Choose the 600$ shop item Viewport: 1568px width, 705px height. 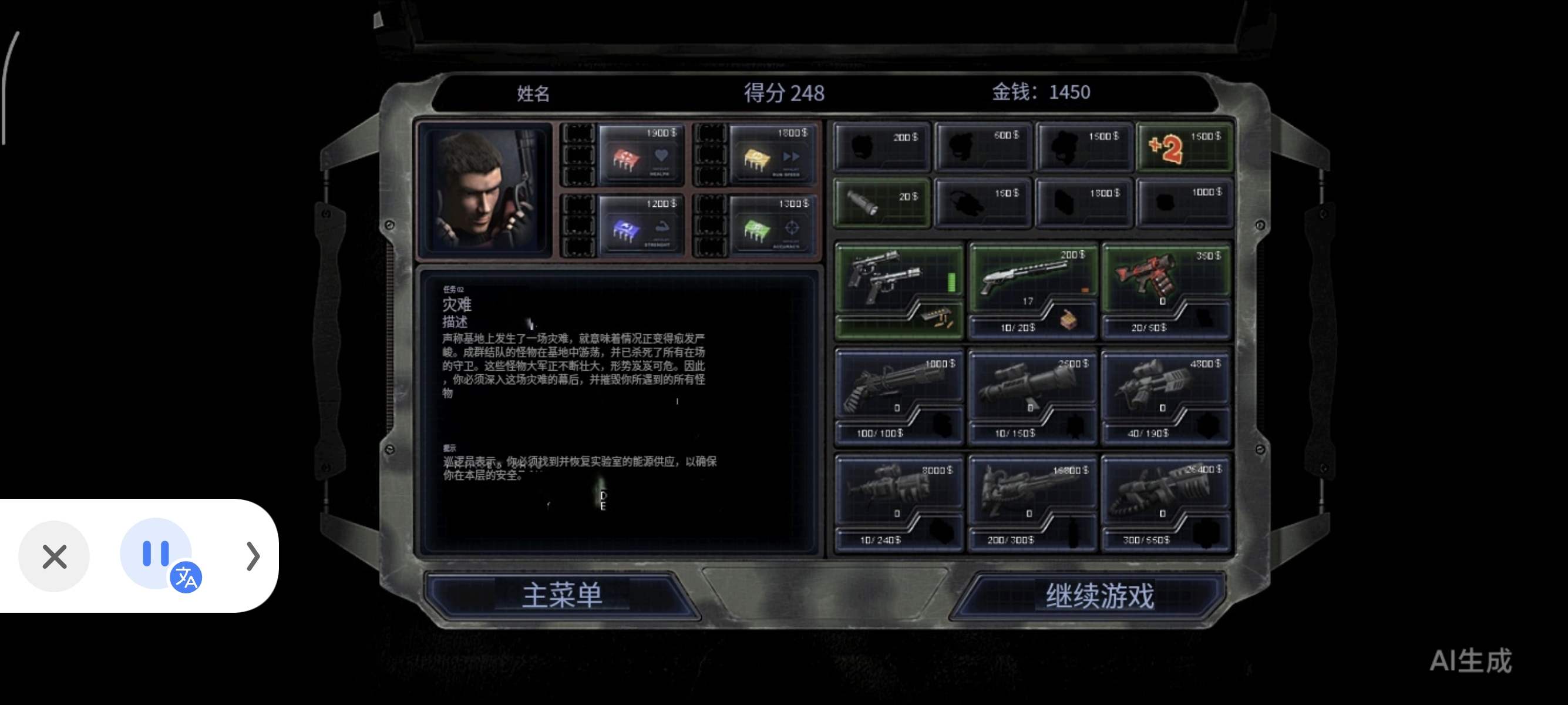(x=982, y=146)
